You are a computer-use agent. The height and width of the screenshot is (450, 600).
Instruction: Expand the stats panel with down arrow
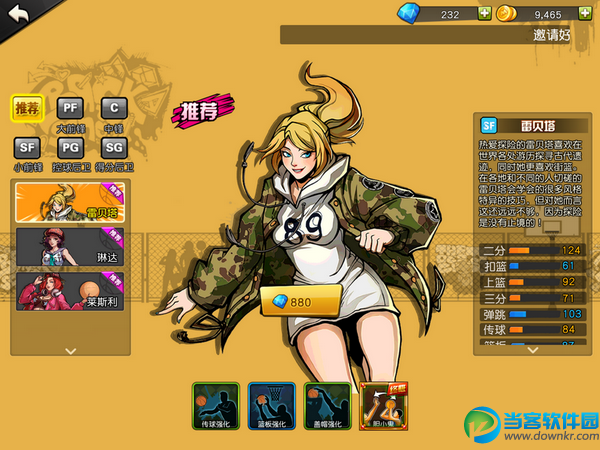531,350
